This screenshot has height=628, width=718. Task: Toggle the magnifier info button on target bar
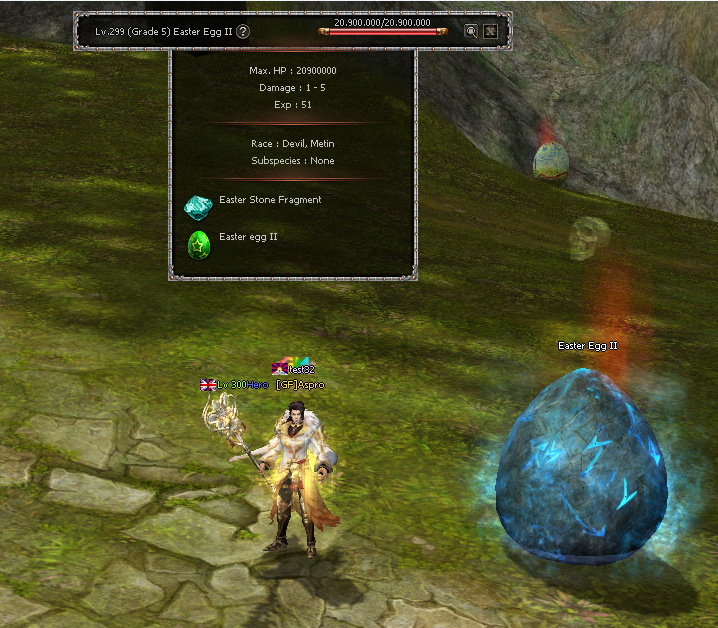471,31
